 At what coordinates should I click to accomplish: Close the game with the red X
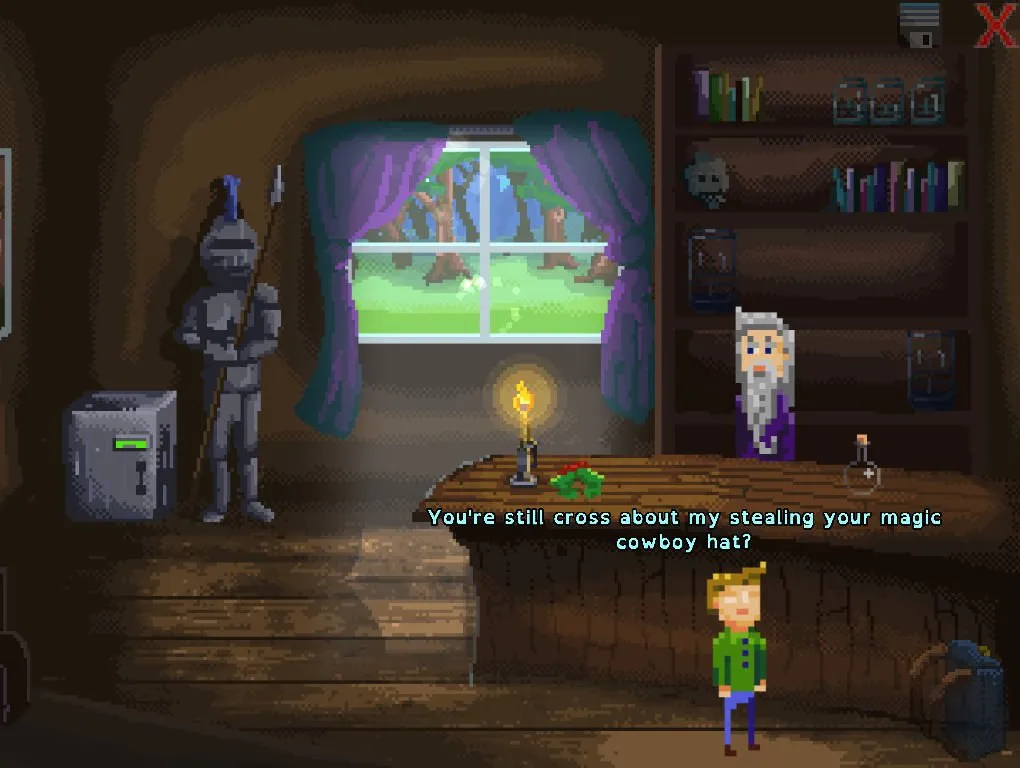pyautogui.click(x=995, y=25)
